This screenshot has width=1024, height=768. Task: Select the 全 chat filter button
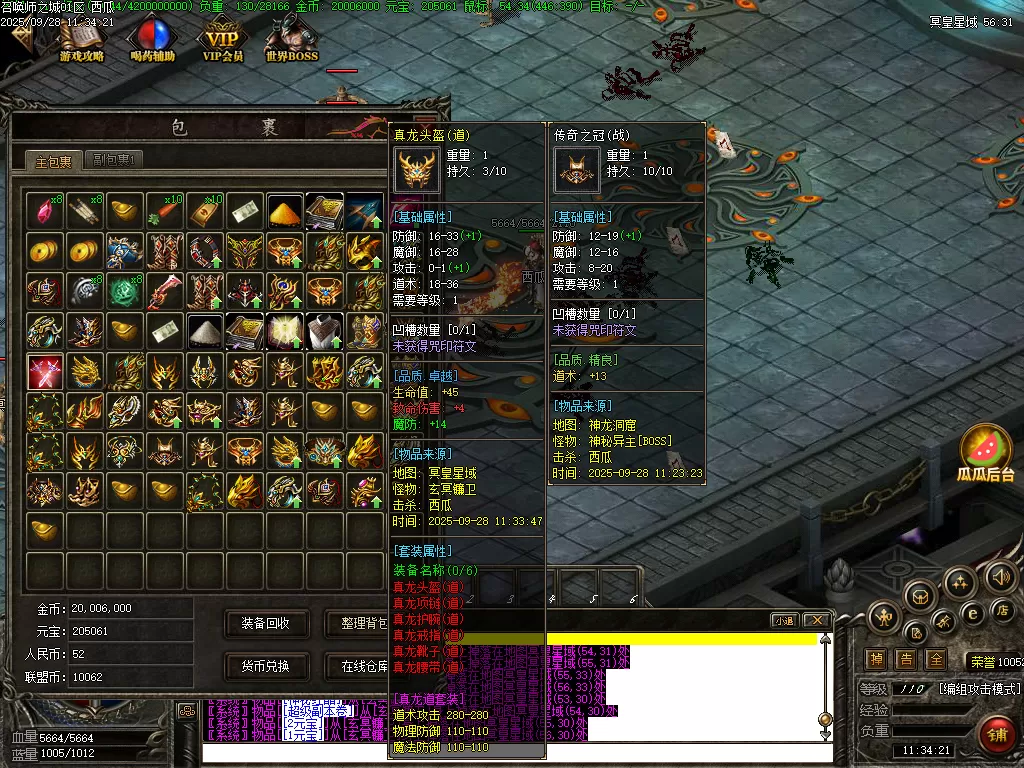click(x=936, y=660)
